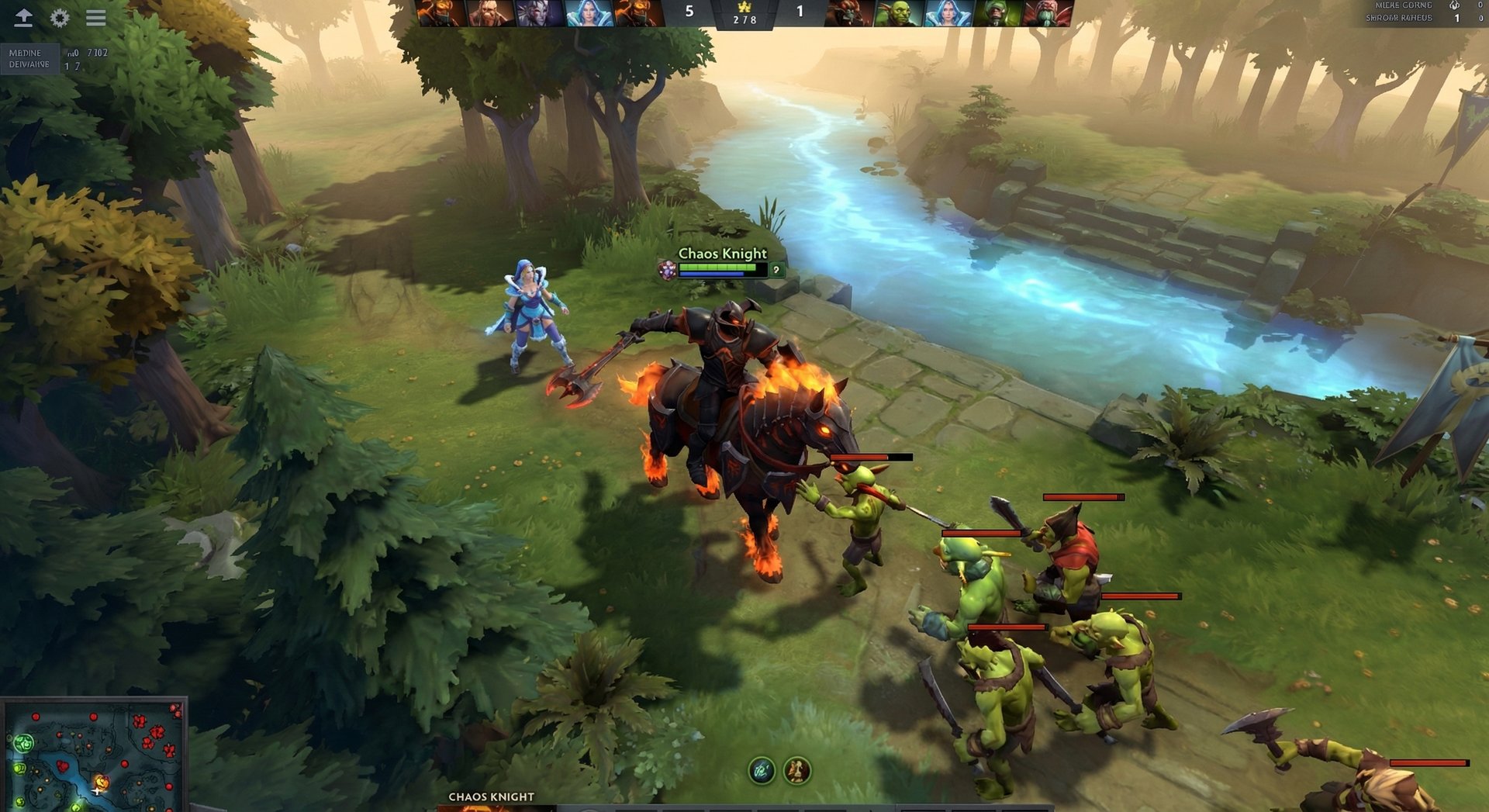This screenshot has height=812, width=1489.
Task: Click the gold coin counter showing 278
Action: 746,21
